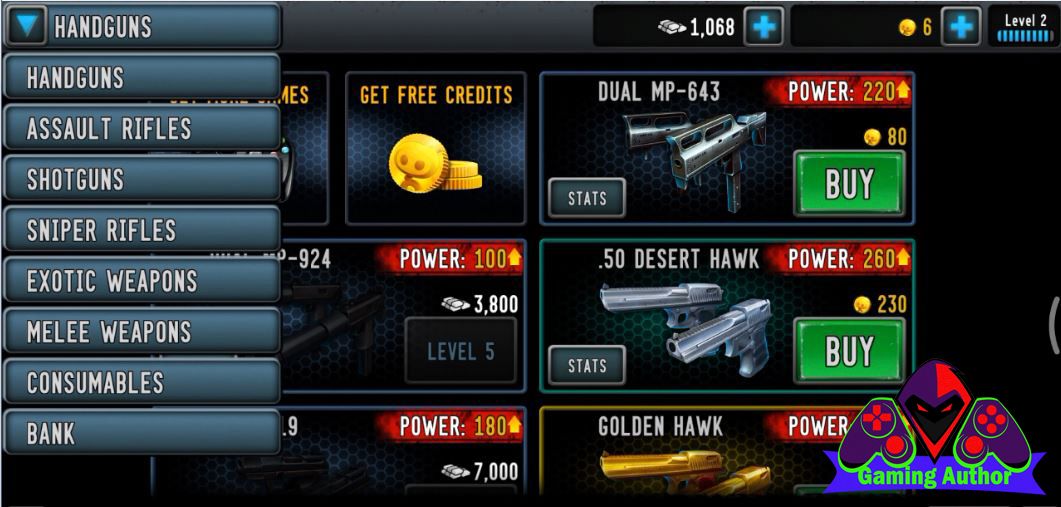Show the Exotic Weapons category

pos(141,282)
